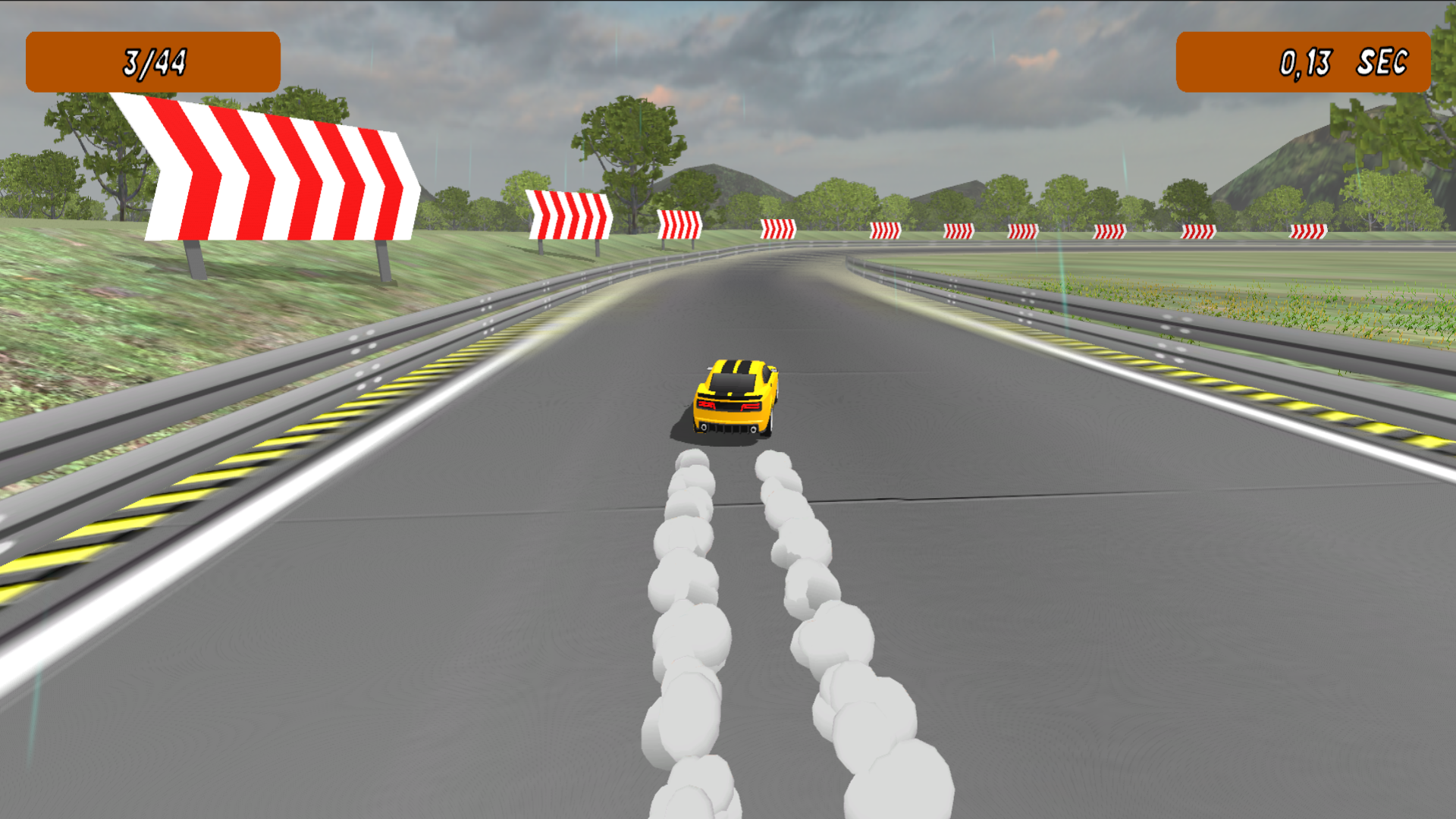Click the SEC label in the timer
This screenshot has height=819, width=1456.
[1382, 61]
